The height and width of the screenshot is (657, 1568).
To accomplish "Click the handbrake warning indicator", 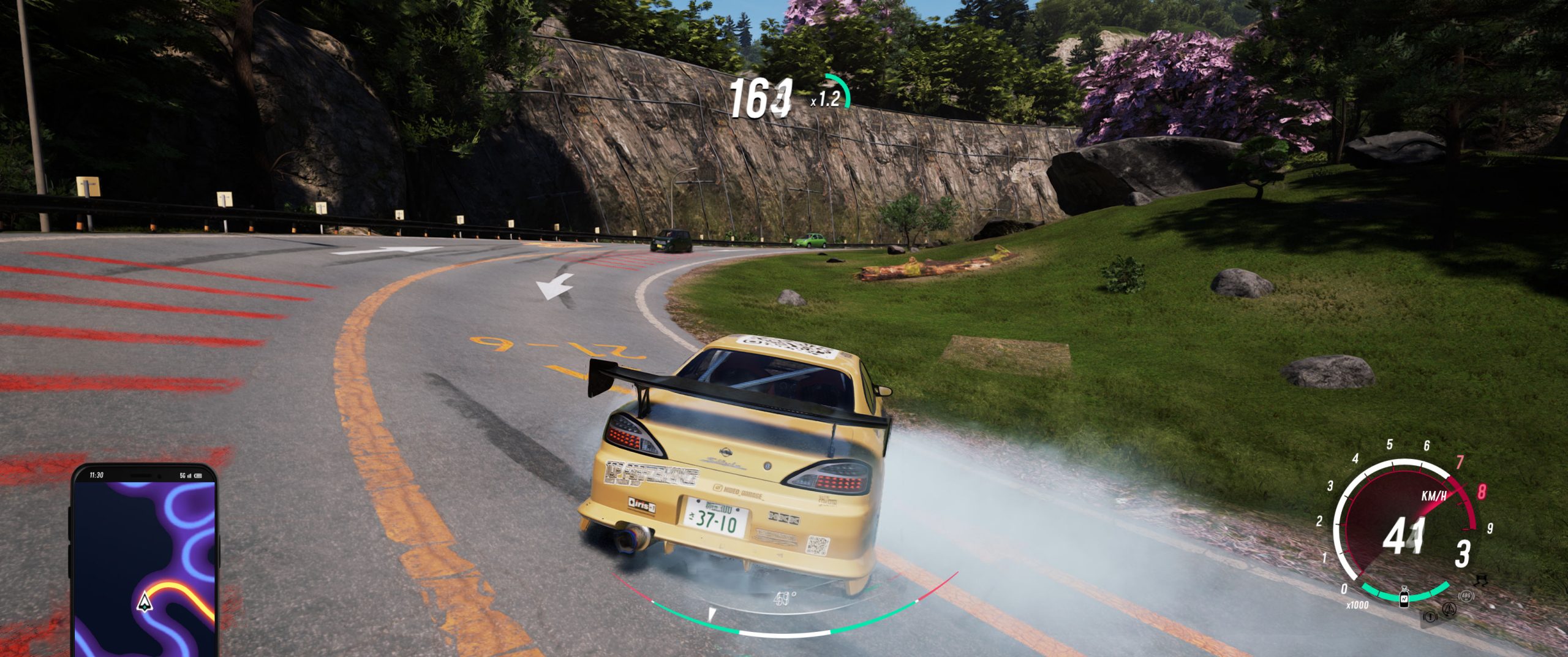I will pos(1431,617).
